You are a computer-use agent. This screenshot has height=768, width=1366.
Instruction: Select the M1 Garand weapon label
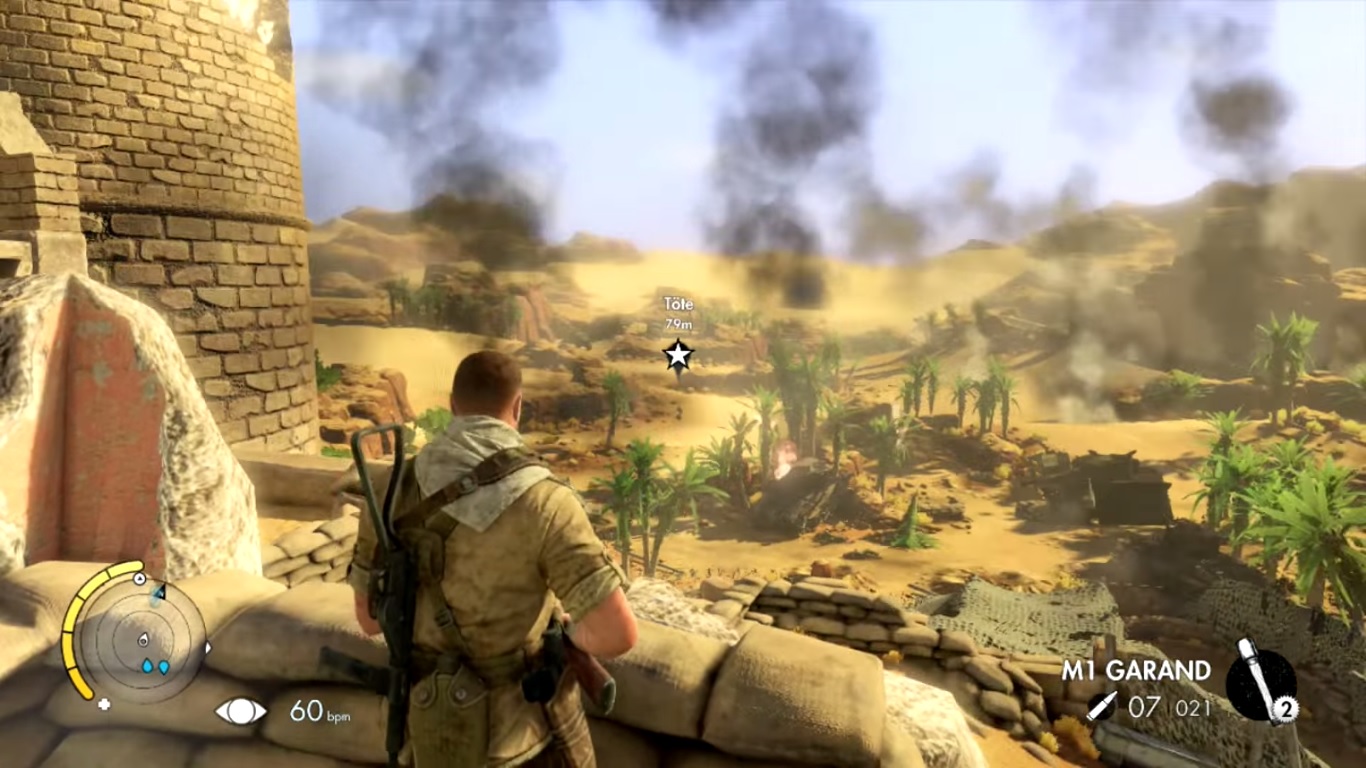[x=1136, y=670]
